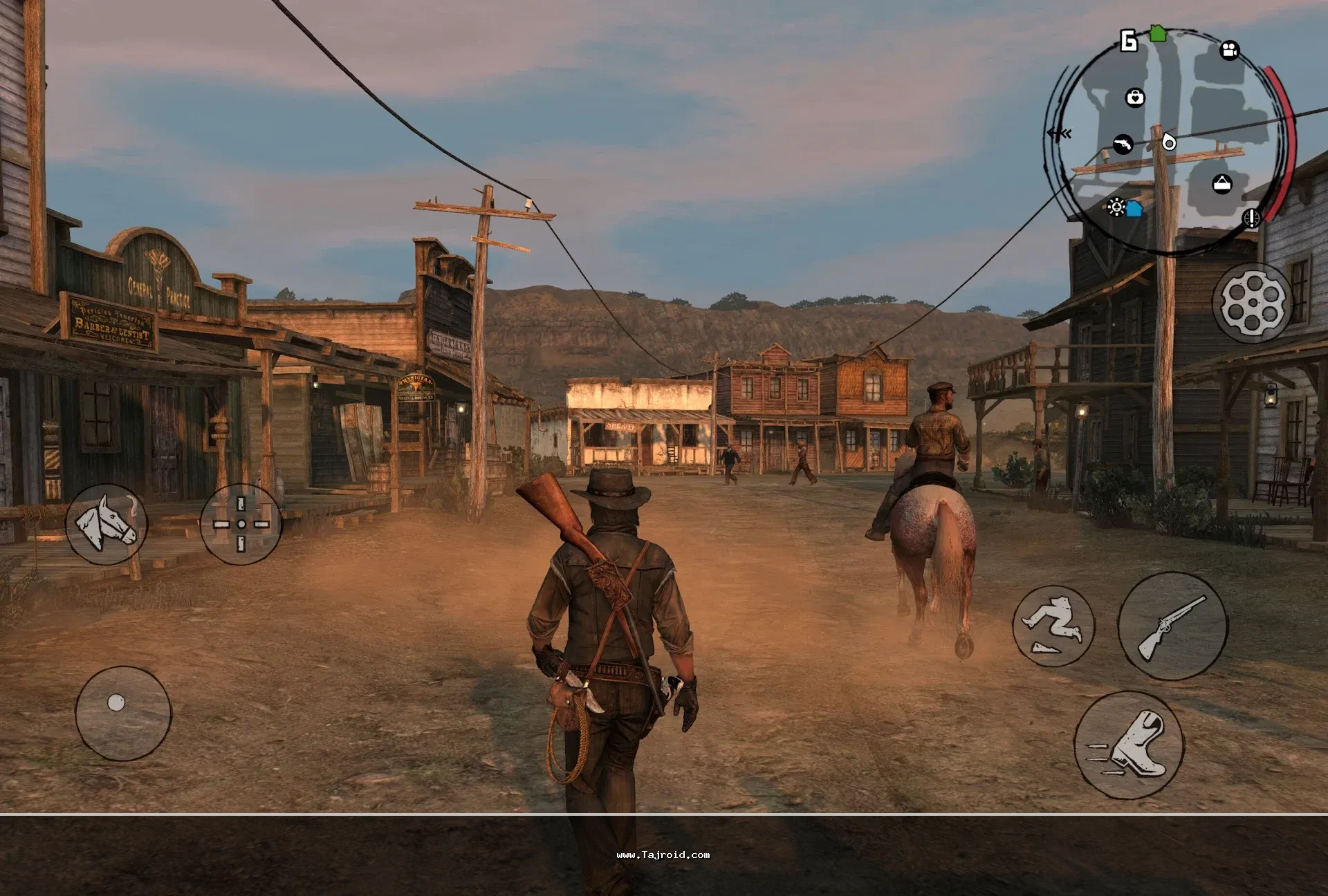Activate the crosshair aim button
Viewport: 1328px width, 896px height.
[x=241, y=524]
